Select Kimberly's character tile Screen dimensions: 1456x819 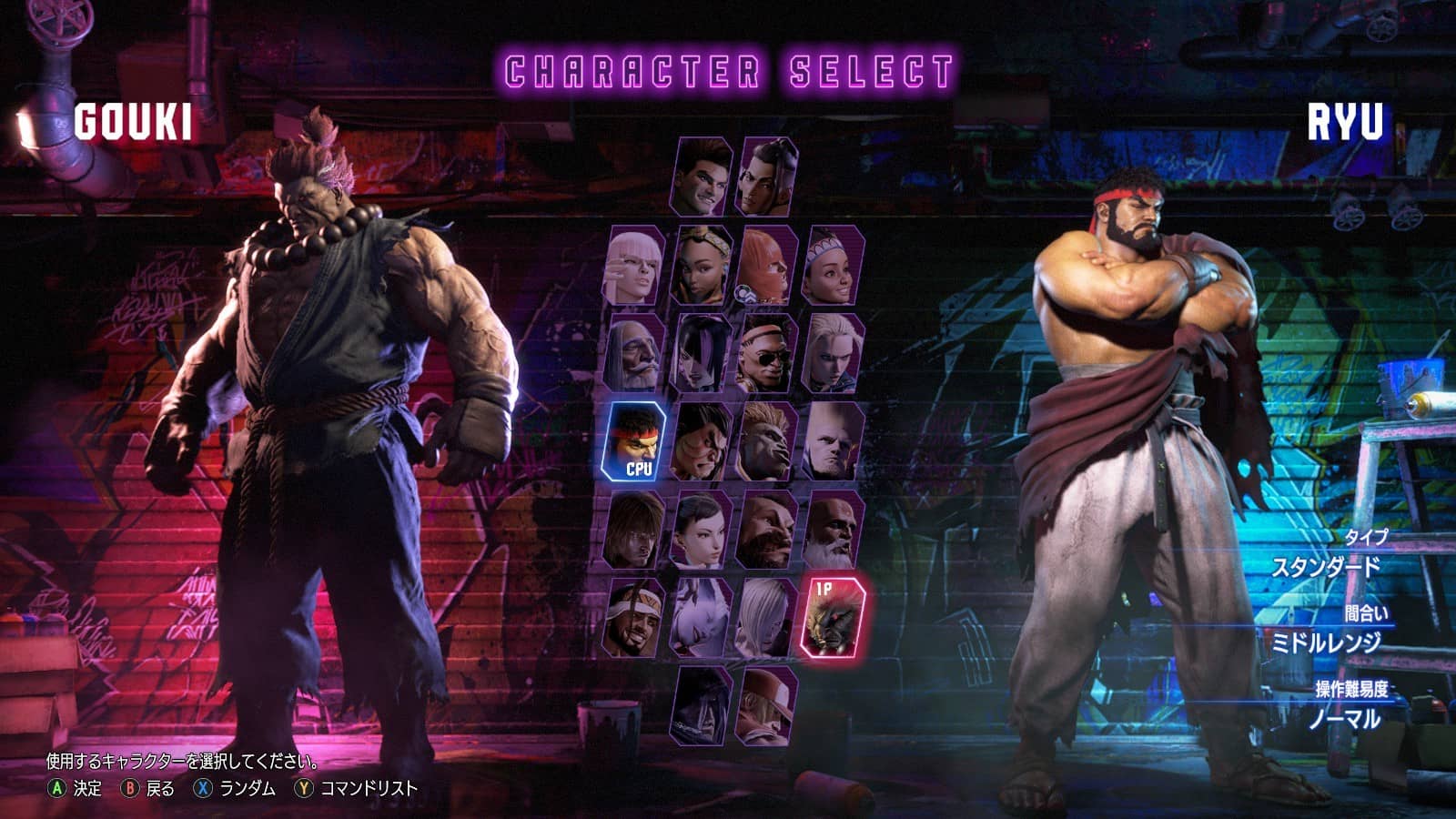(702, 266)
